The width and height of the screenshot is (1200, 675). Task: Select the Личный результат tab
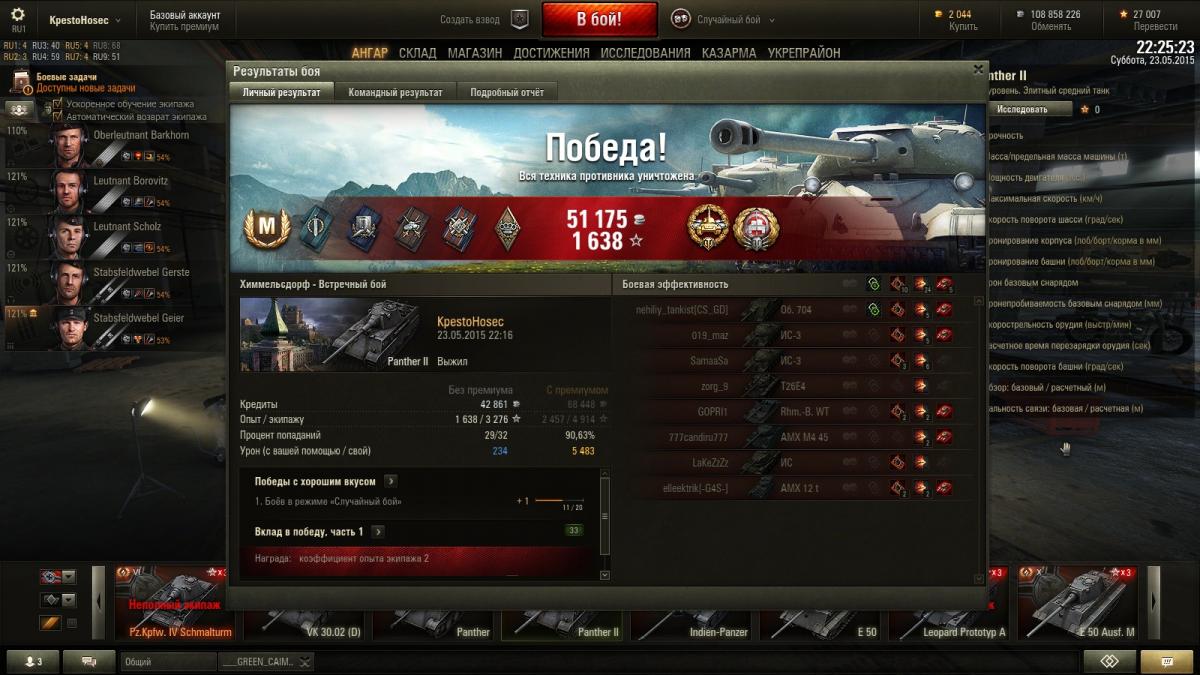(281, 92)
